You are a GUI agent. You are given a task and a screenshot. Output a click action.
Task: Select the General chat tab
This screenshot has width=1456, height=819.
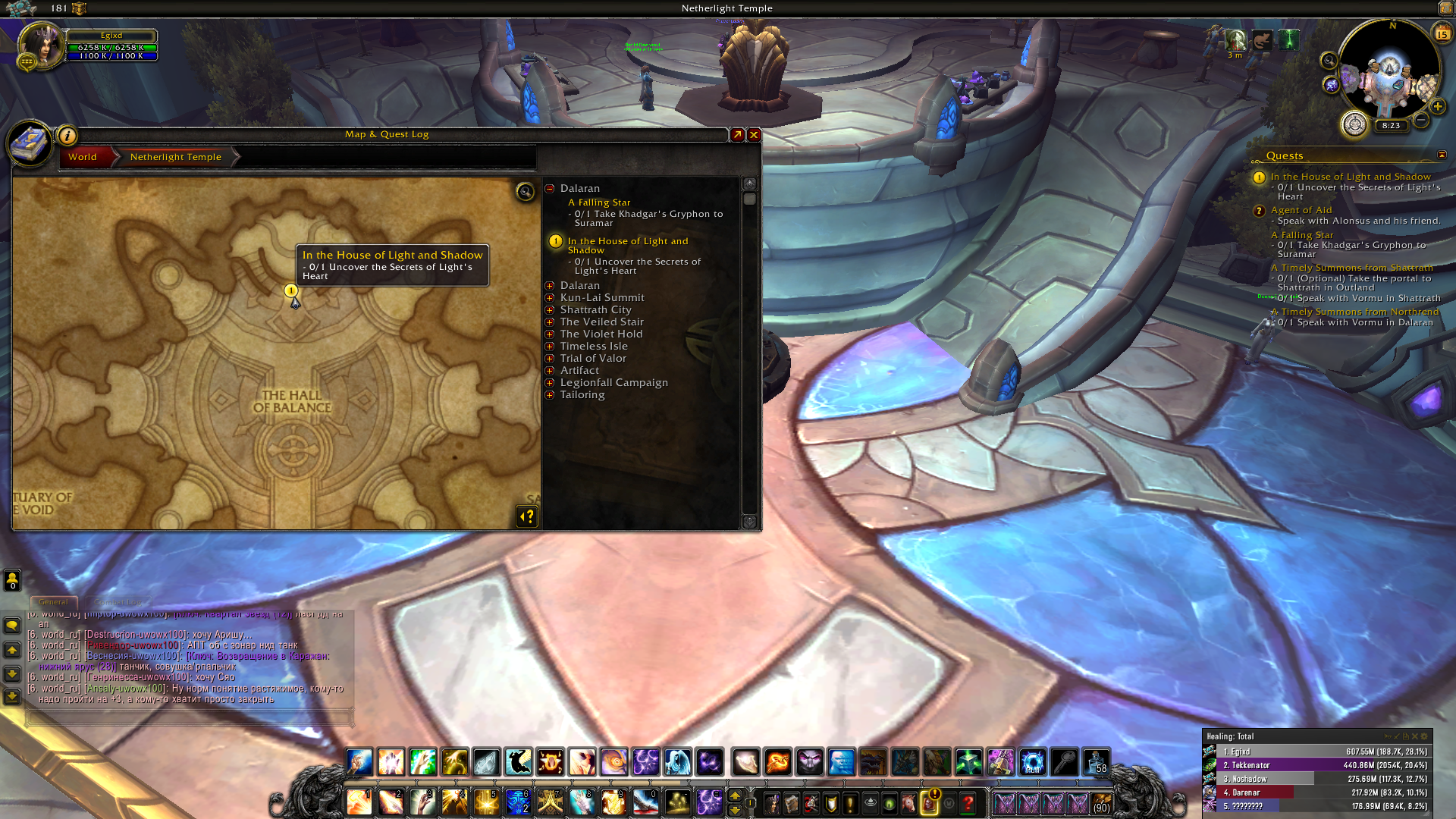tap(53, 602)
